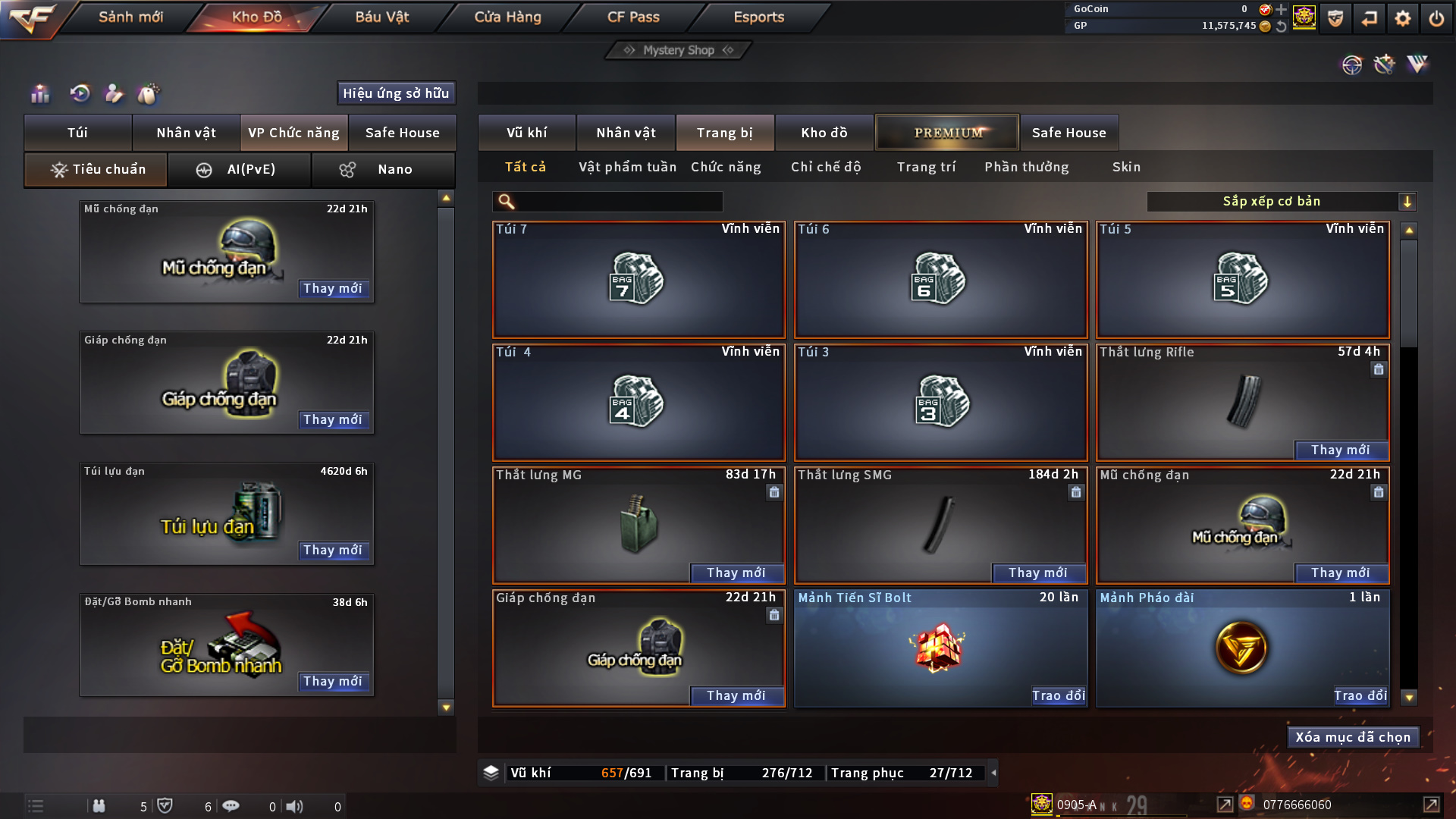Switch to the Vũ khí inventory tab
This screenshot has width=1456, height=819.
tap(526, 133)
